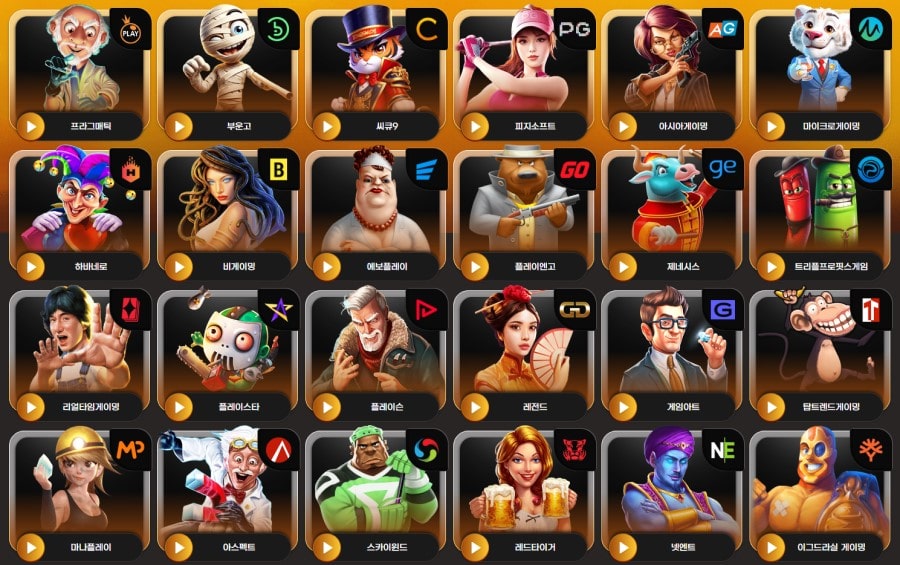Select the 플레이엔고 bear tile
This screenshot has width=900, height=565.
(x=526, y=210)
